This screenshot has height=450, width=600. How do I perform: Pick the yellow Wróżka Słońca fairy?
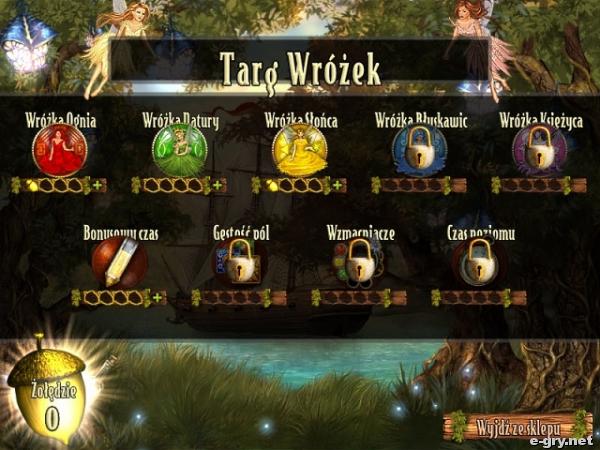pos(299,150)
